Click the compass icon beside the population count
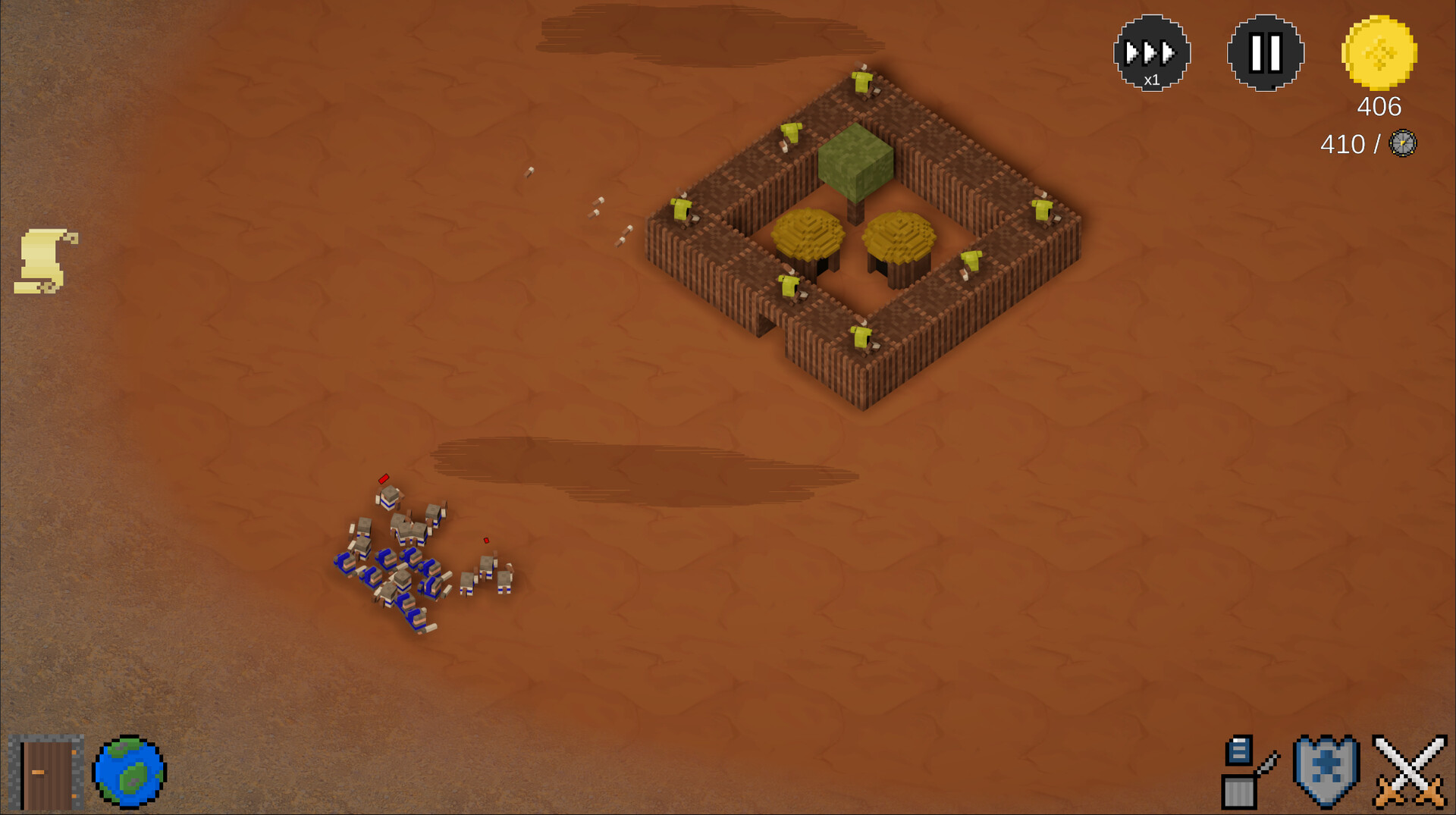Viewport: 1456px width, 815px height. point(1403,144)
